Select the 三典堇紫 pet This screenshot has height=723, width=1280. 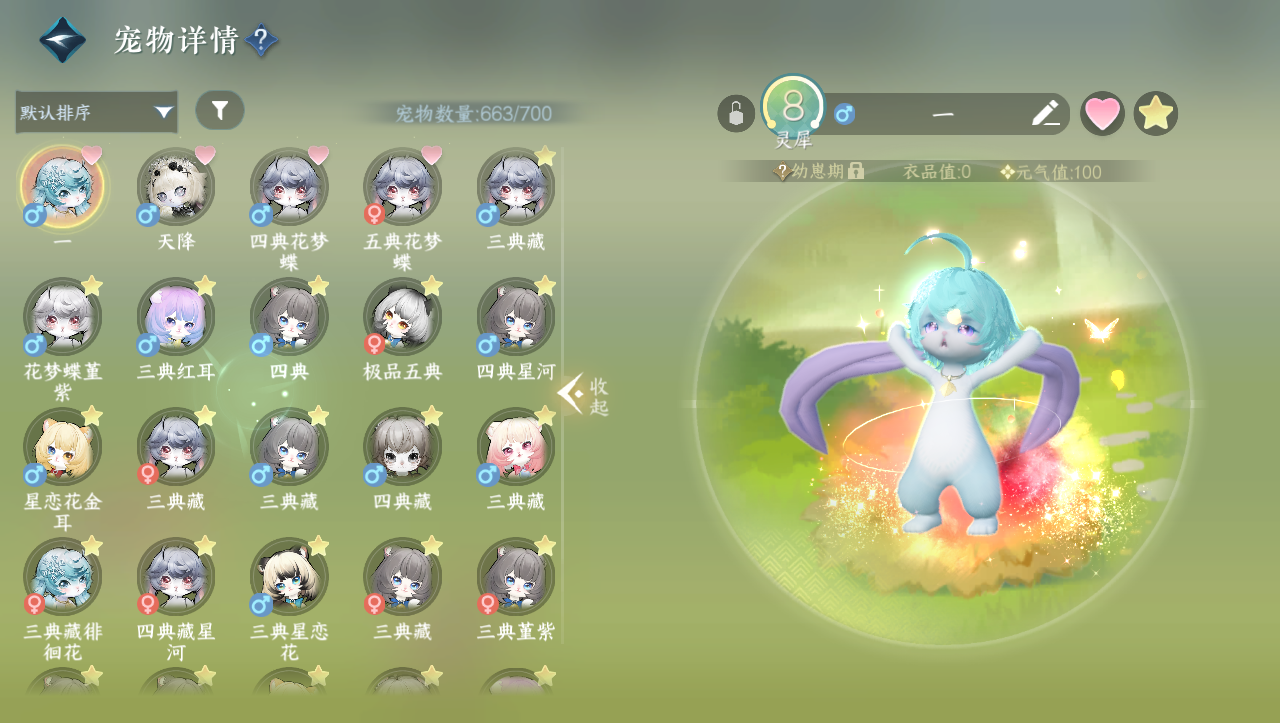click(516, 578)
